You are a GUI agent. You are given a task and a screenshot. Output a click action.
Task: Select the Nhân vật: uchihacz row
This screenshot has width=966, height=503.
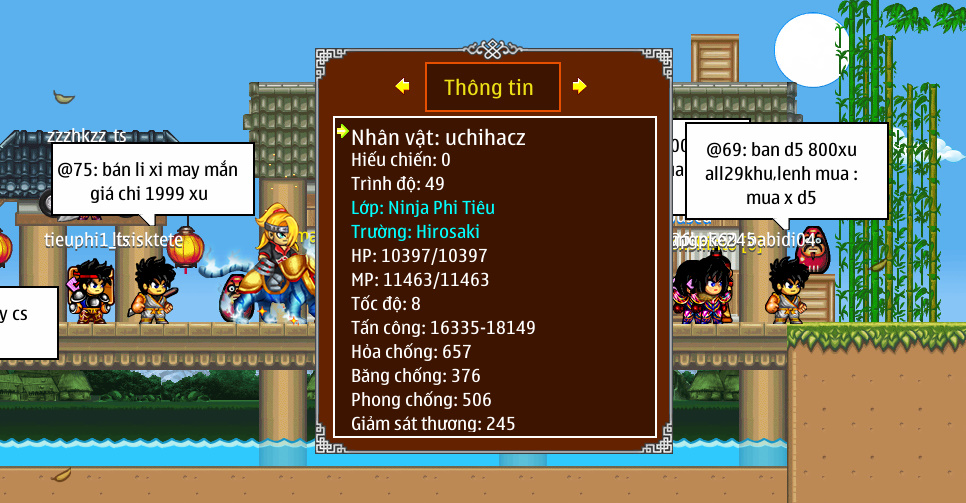(438, 137)
